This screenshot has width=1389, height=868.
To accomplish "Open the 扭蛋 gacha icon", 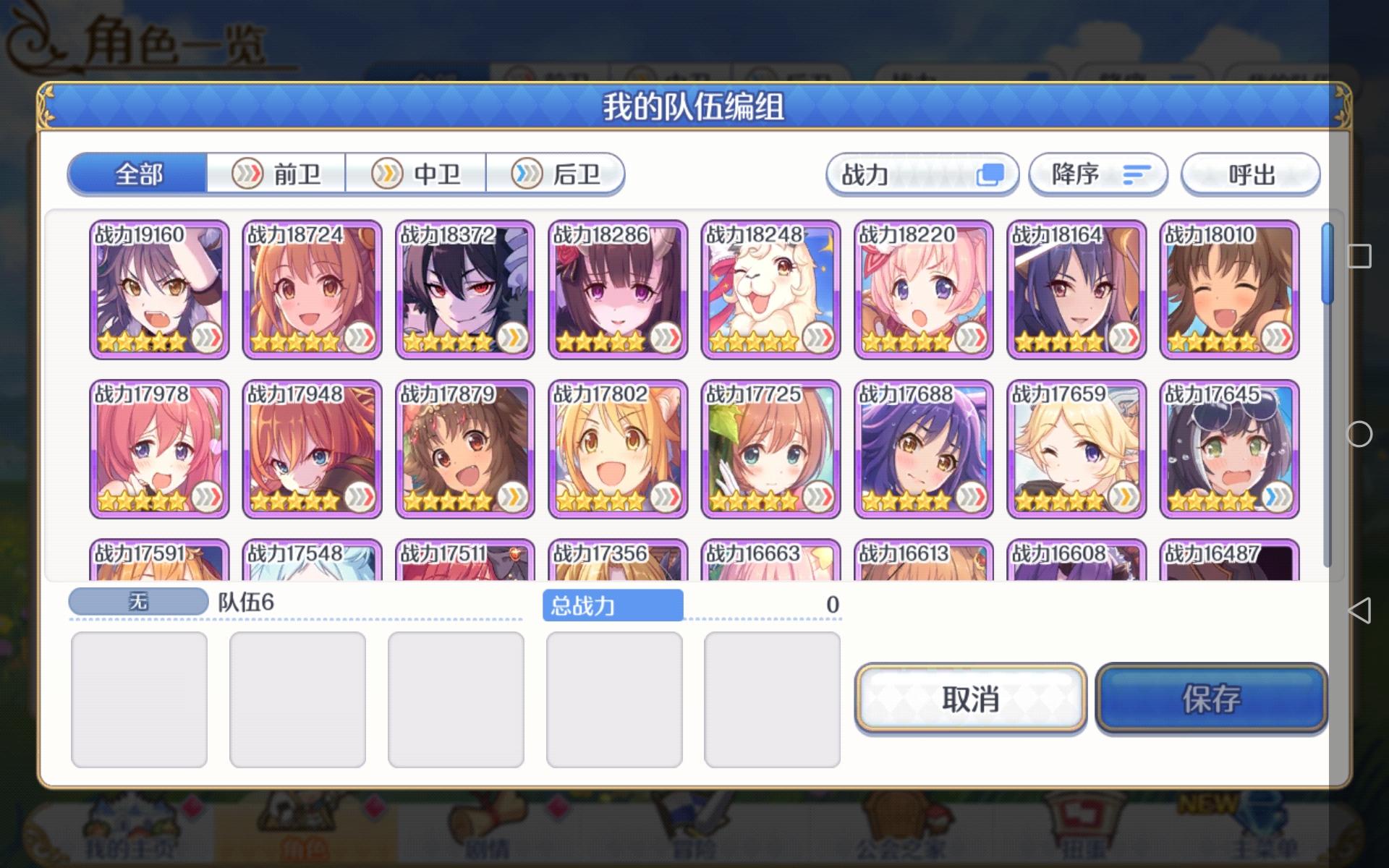I will pos(1085,843).
